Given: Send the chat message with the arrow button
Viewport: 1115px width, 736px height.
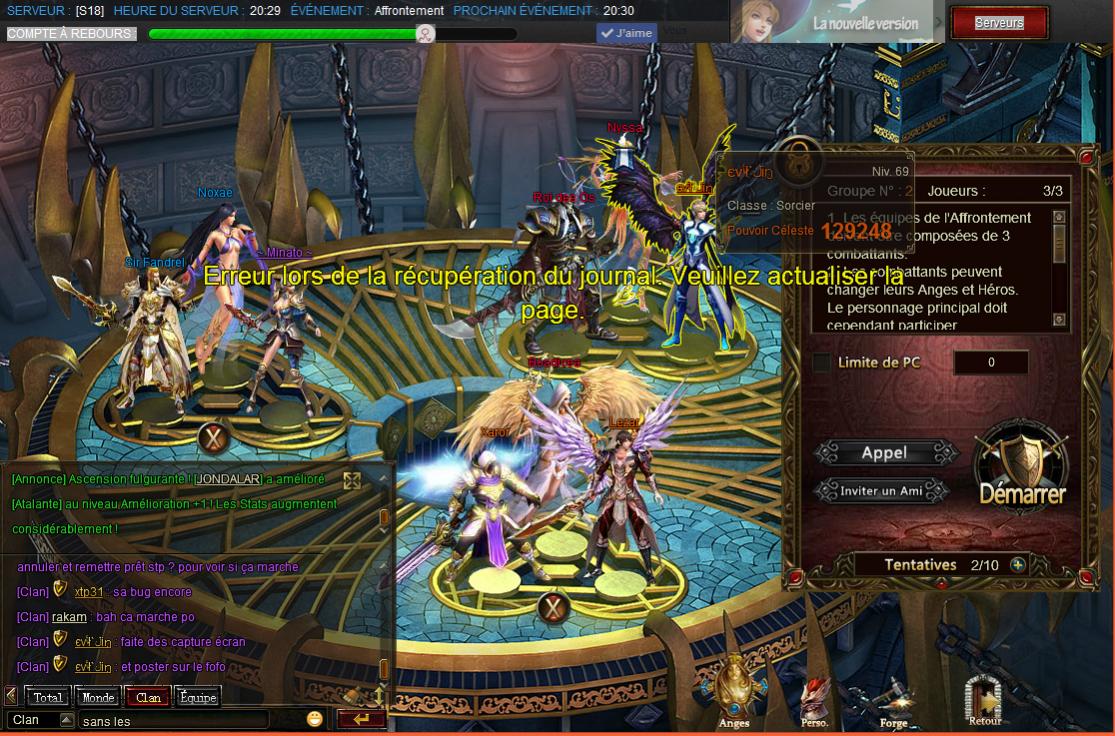Looking at the screenshot, I should click(x=361, y=719).
